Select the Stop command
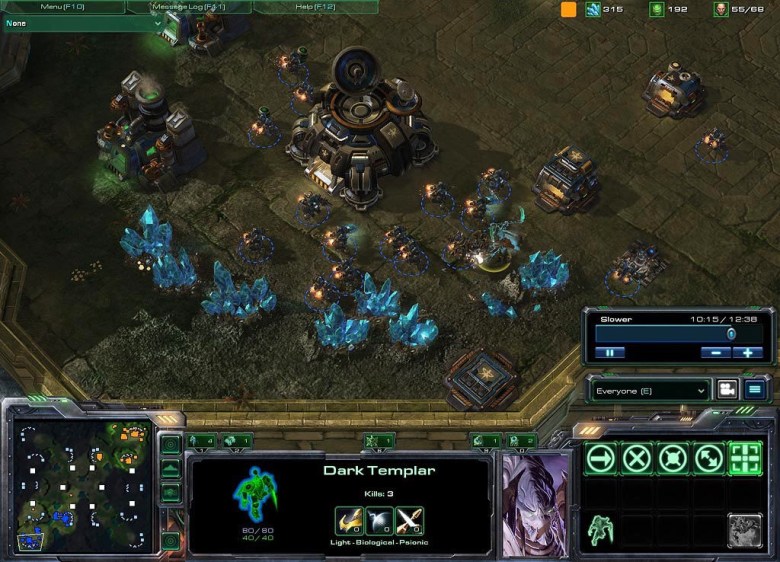Screen dimensions: 780x562 (637, 458)
